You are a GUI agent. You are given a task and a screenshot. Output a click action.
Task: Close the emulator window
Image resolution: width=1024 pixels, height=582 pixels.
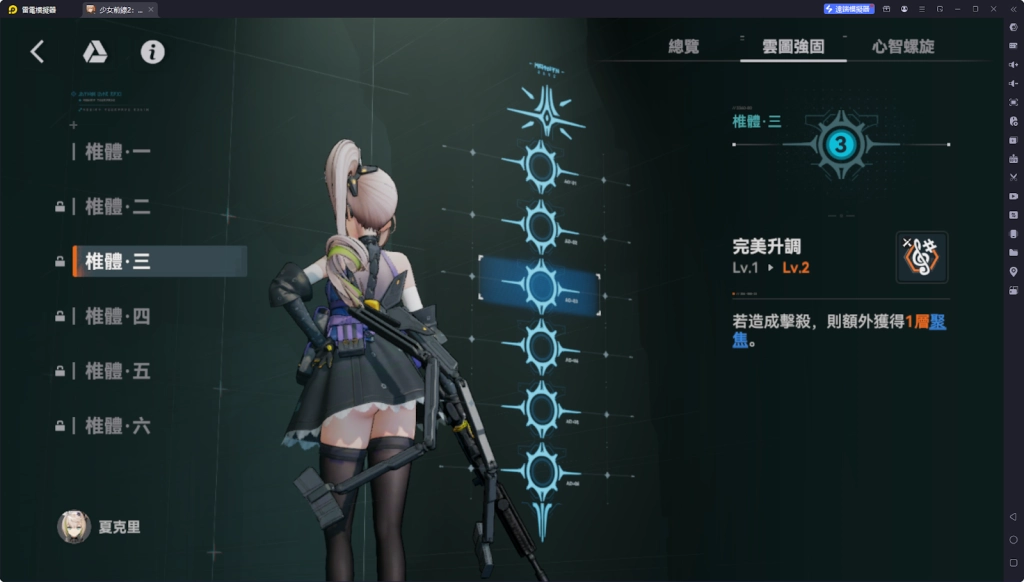(992, 8)
